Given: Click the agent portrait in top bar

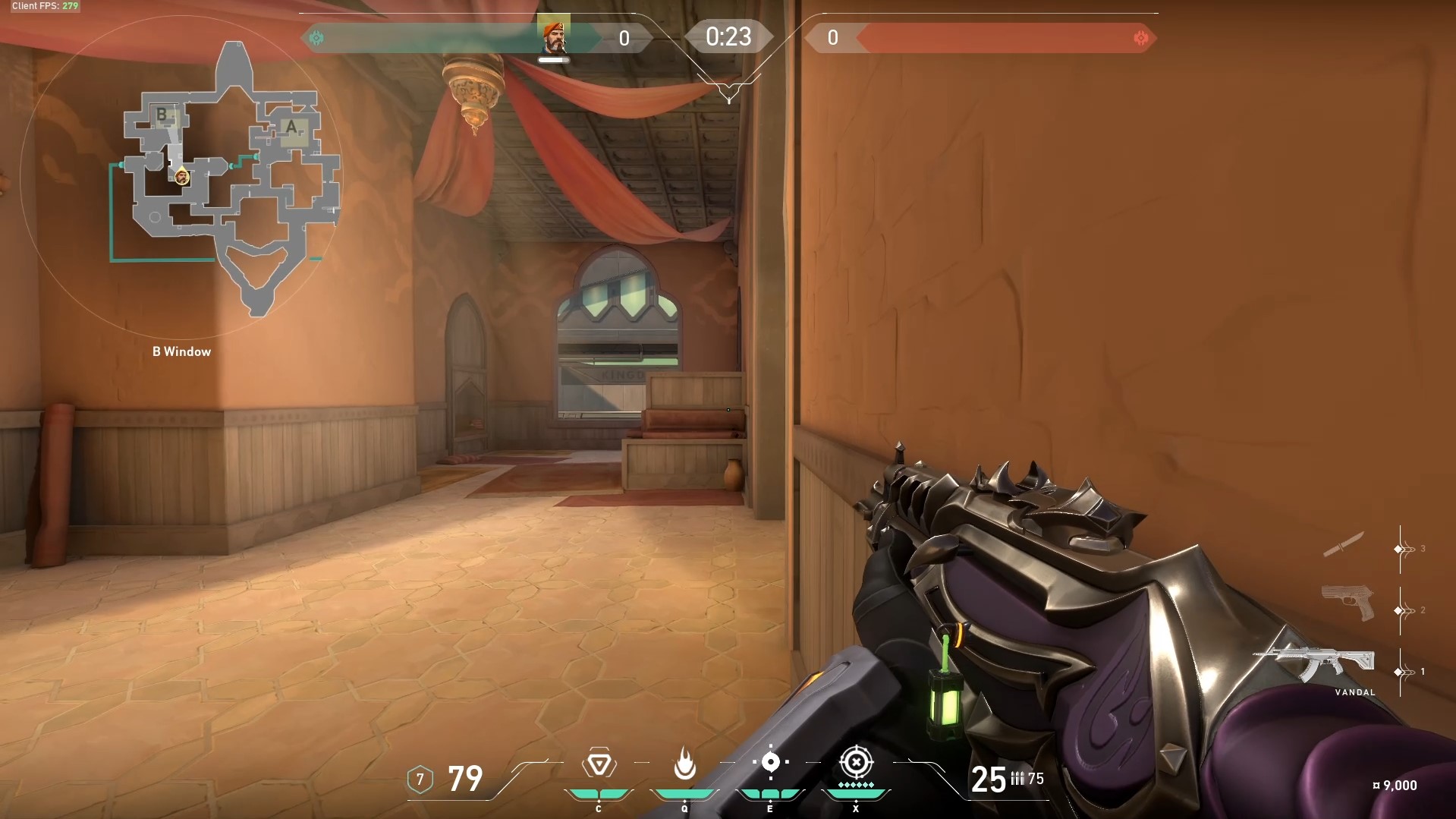Looking at the screenshot, I should point(553,35).
